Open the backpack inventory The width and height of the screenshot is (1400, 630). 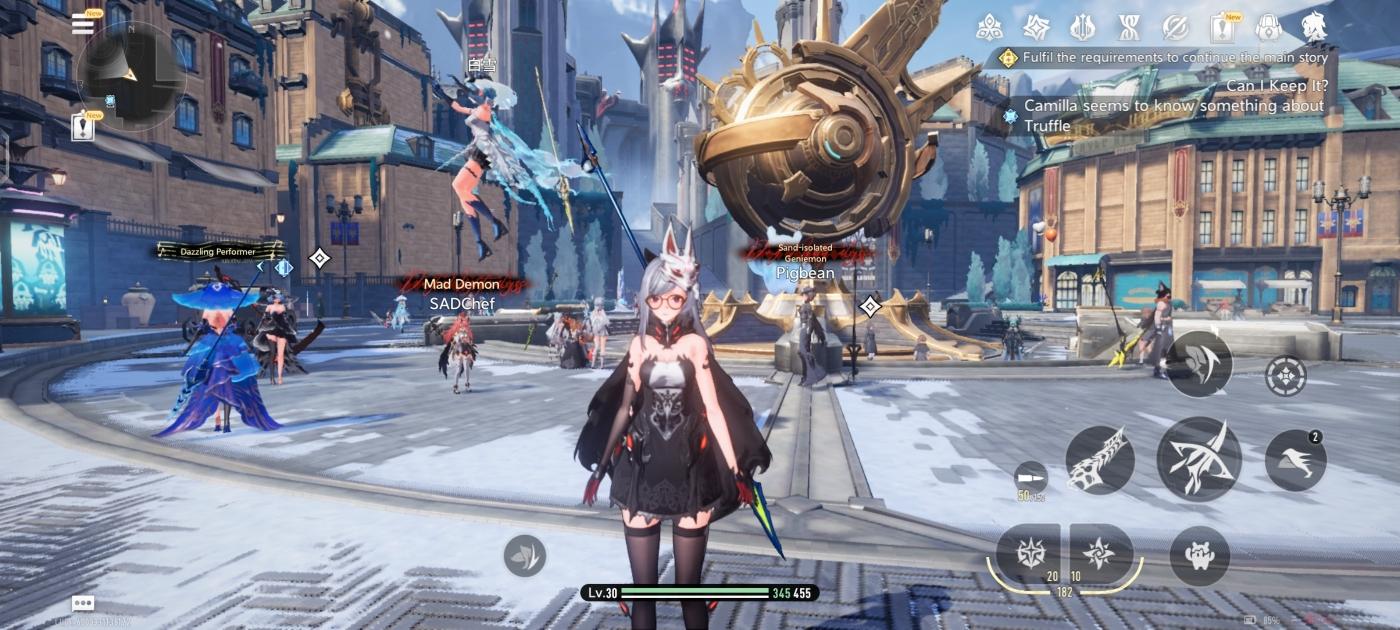tap(1268, 27)
